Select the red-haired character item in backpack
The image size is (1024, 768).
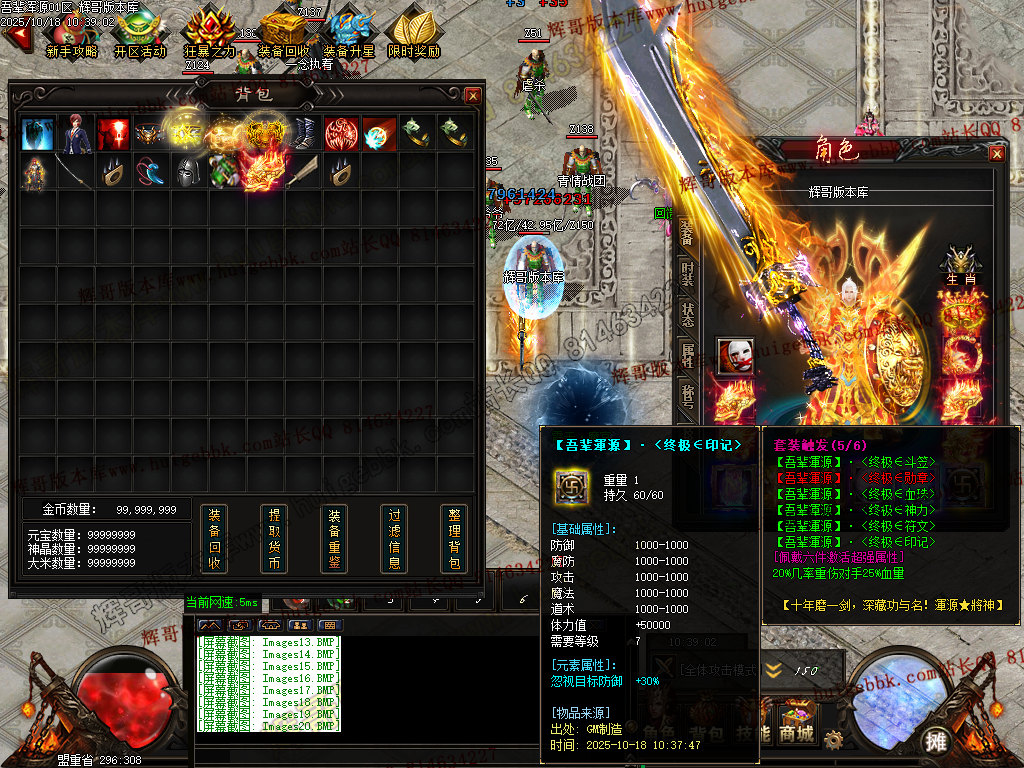tap(76, 133)
